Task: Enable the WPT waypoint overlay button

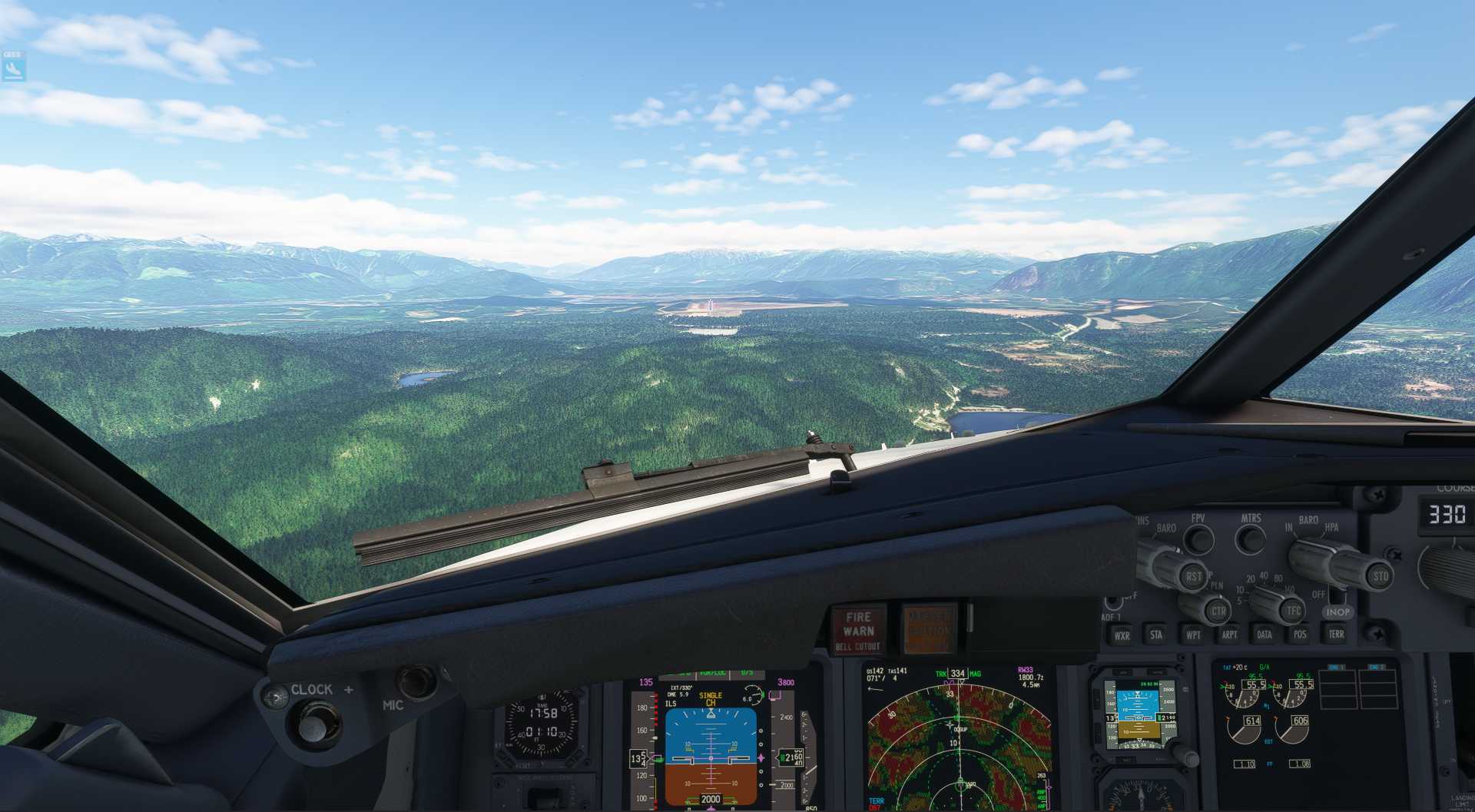Action: pos(1194,634)
